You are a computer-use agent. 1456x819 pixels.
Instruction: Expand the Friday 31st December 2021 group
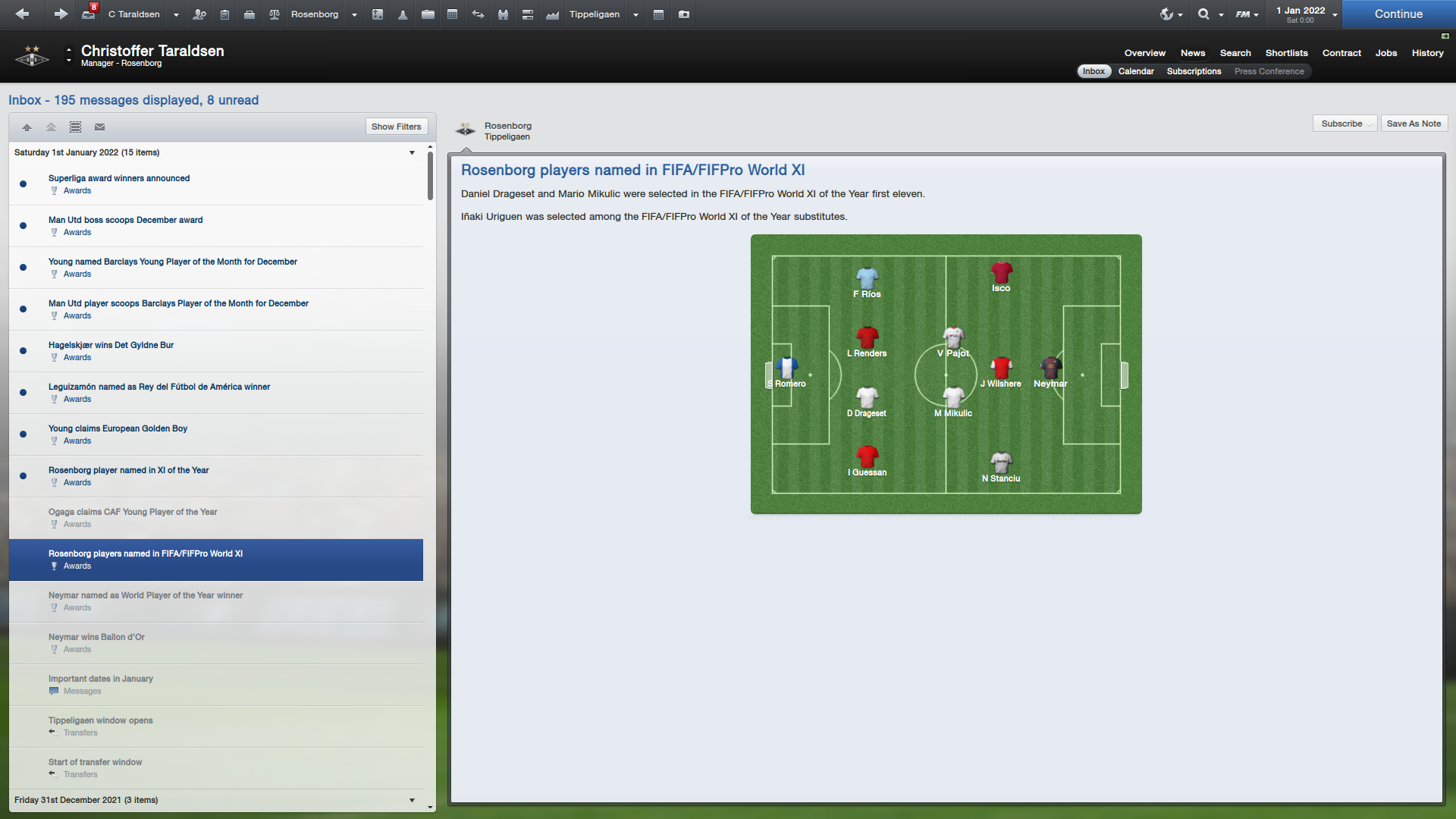pos(412,800)
